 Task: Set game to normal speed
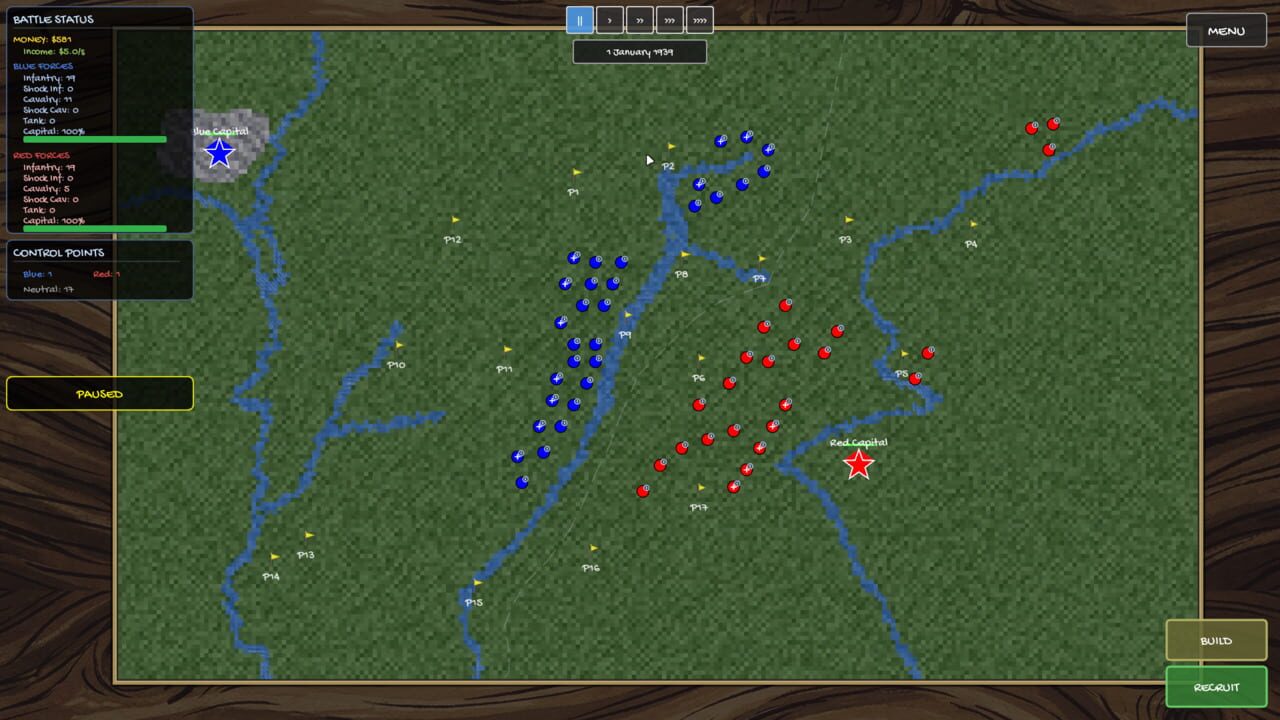point(610,19)
